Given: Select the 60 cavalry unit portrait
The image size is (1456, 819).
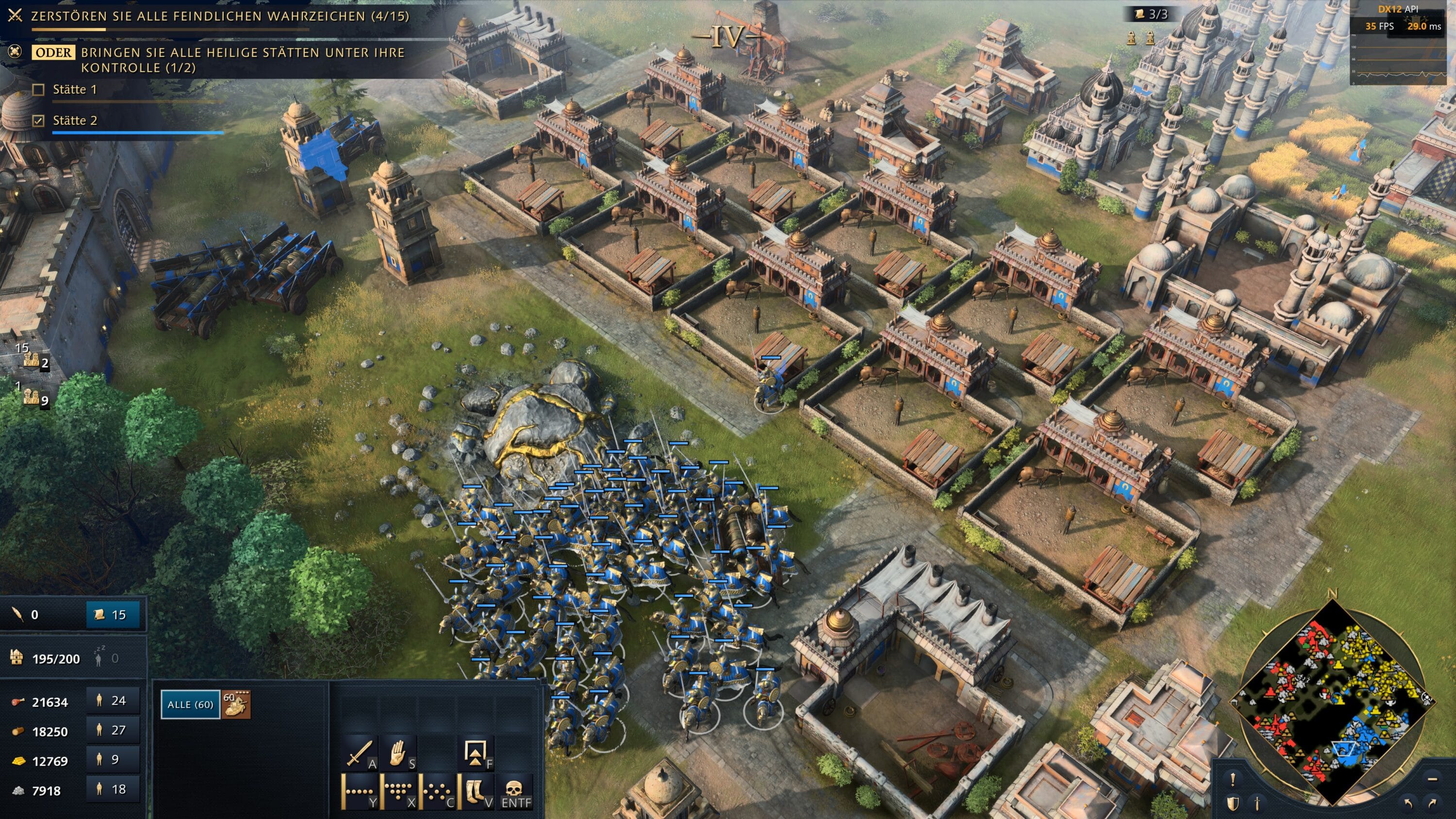Looking at the screenshot, I should [x=236, y=704].
